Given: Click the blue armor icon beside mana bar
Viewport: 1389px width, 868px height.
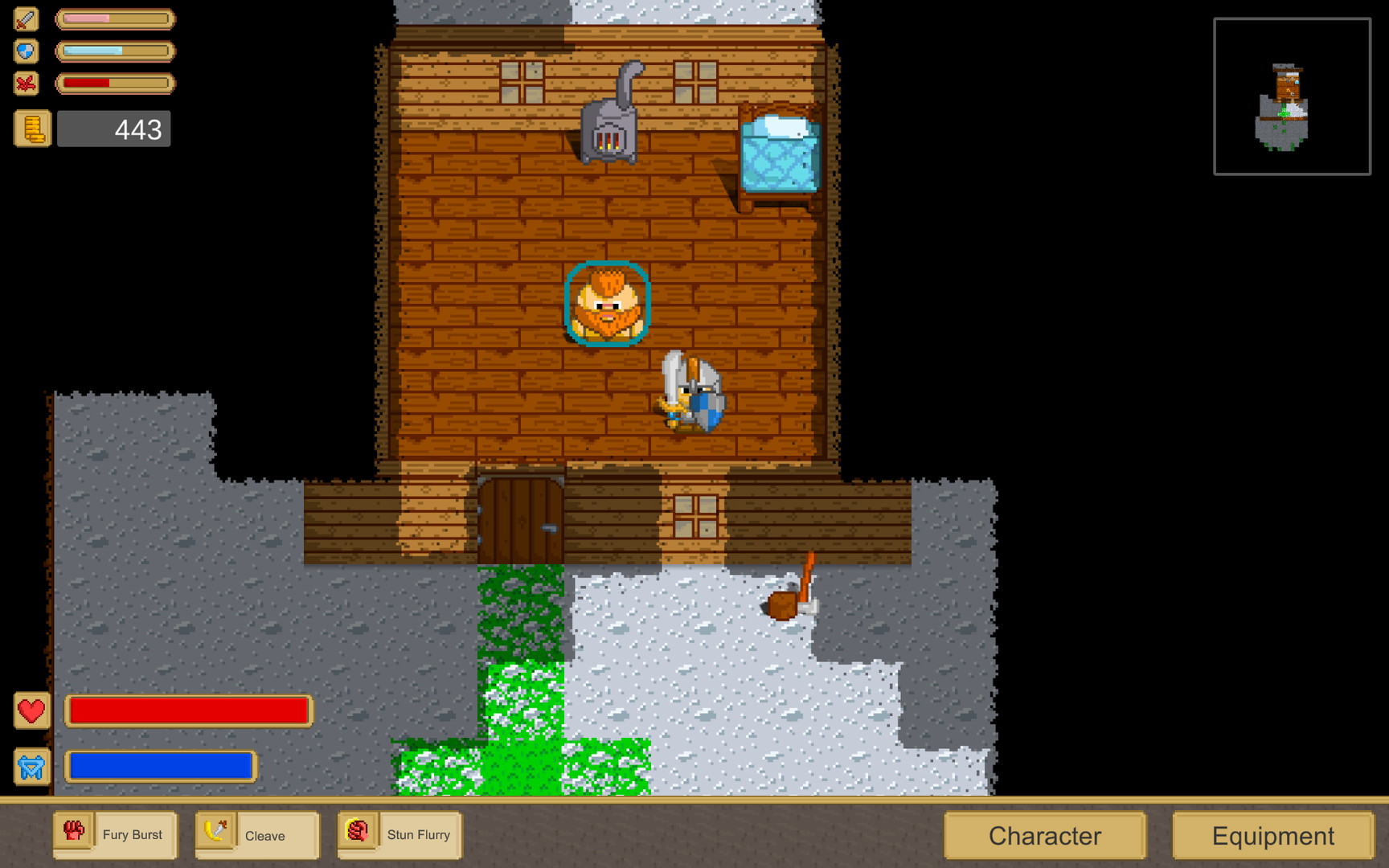Looking at the screenshot, I should (x=31, y=768).
